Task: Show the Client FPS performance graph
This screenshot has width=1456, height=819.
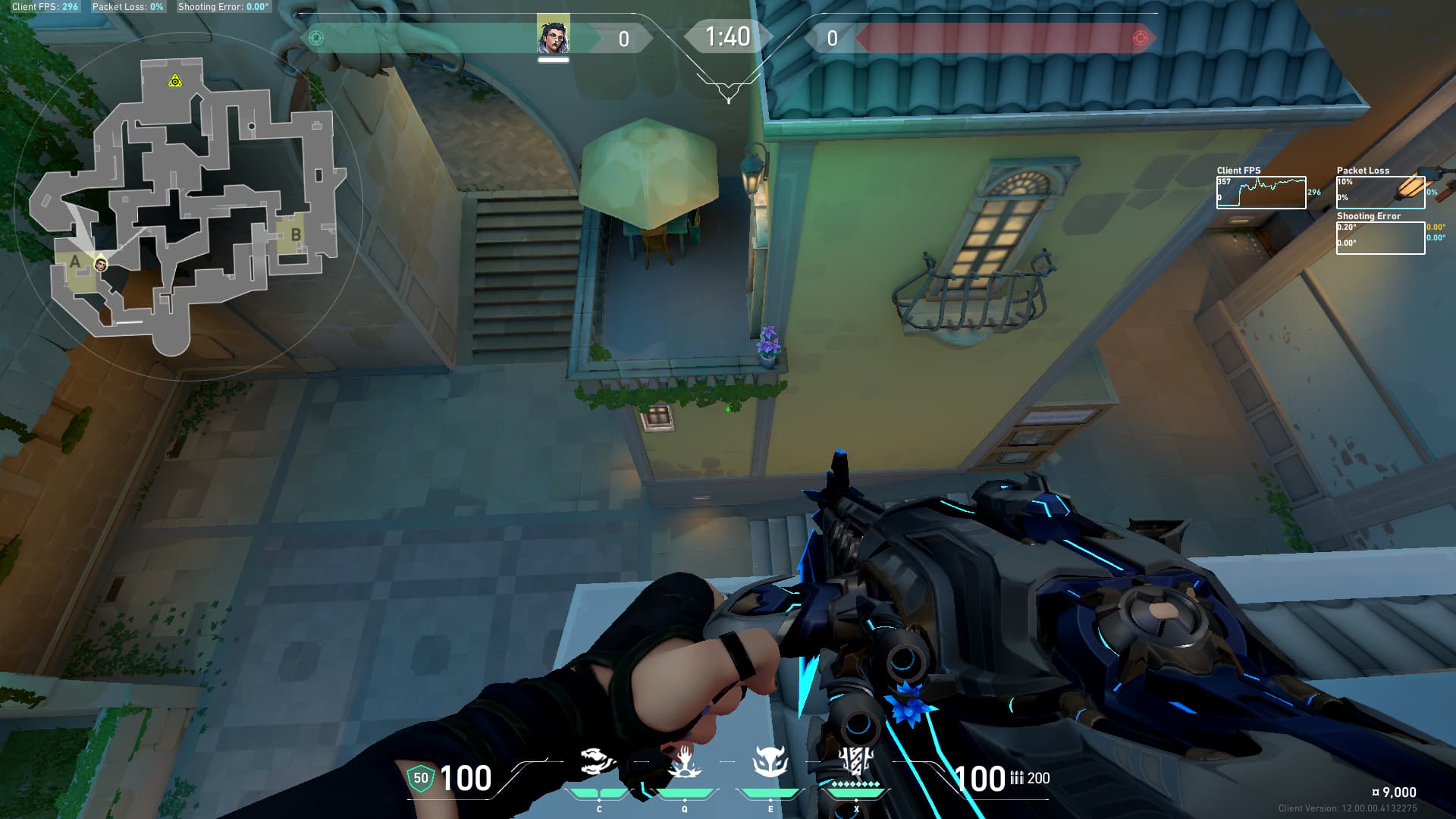Action: coord(1261,193)
